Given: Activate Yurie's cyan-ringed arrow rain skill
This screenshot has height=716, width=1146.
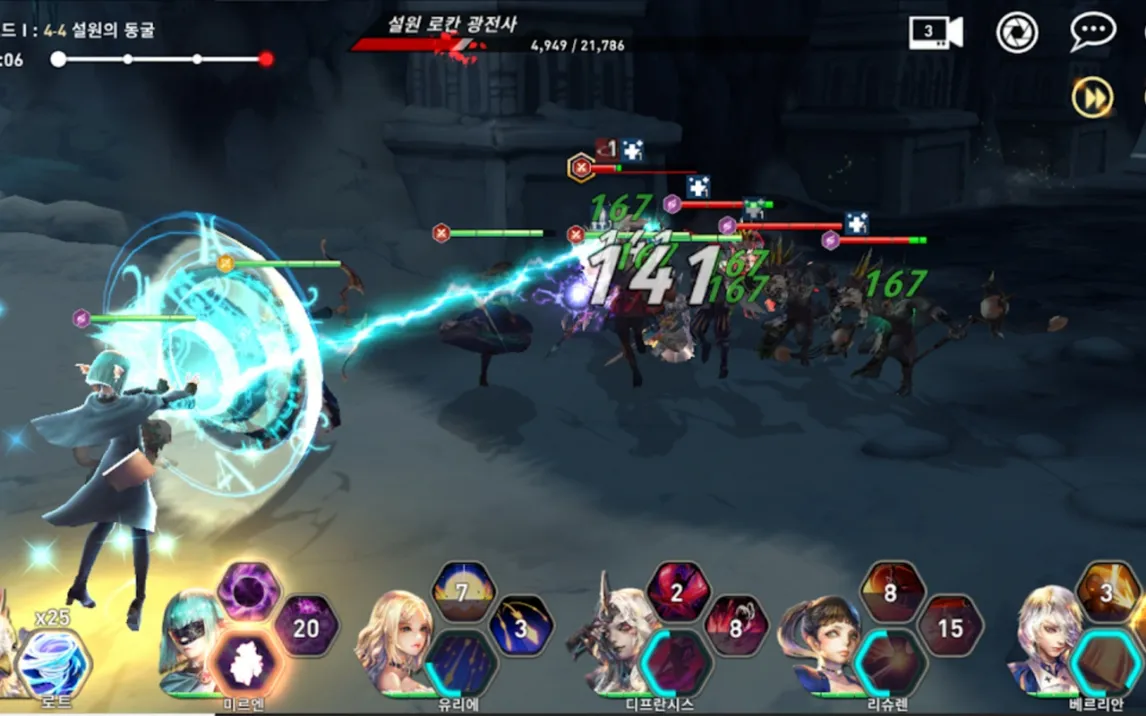Looking at the screenshot, I should pos(461,663).
